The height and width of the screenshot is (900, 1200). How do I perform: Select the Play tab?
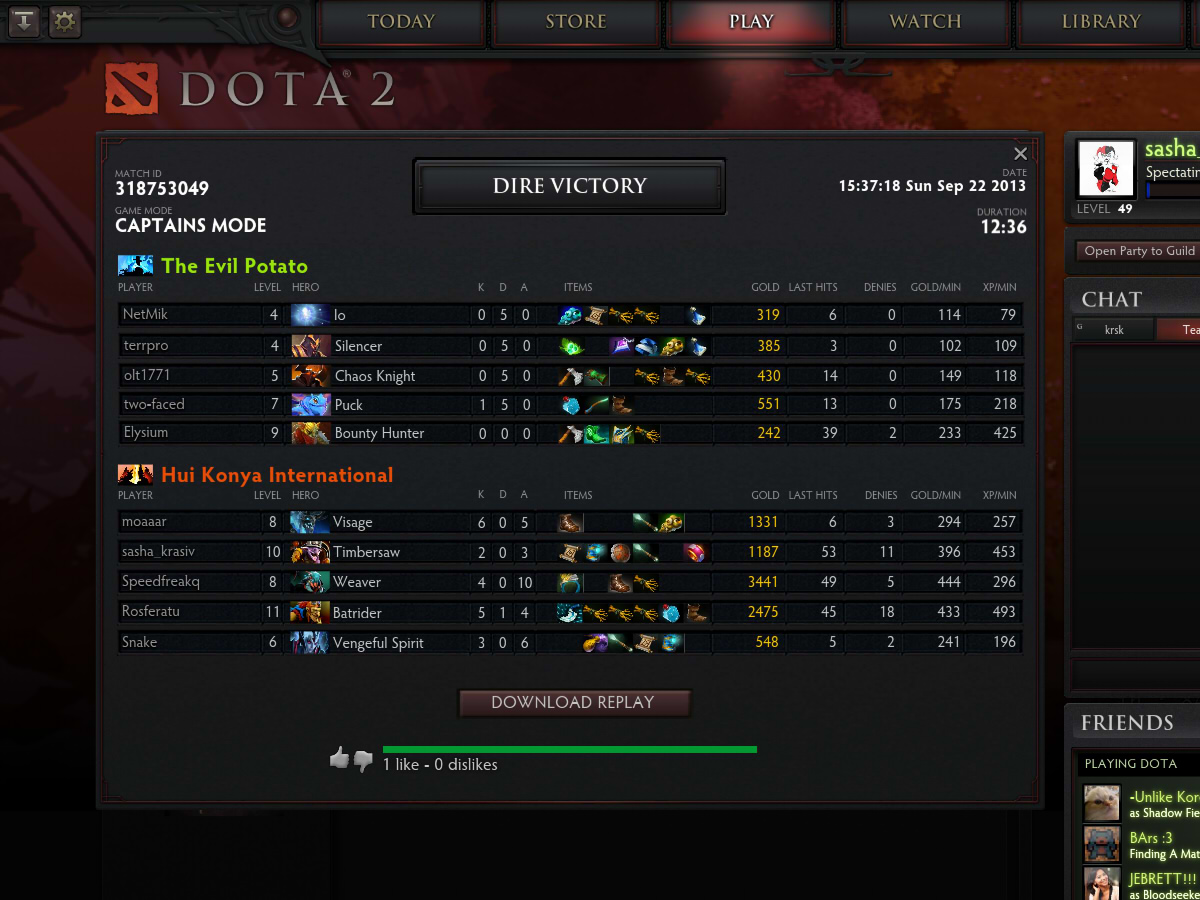coord(751,22)
